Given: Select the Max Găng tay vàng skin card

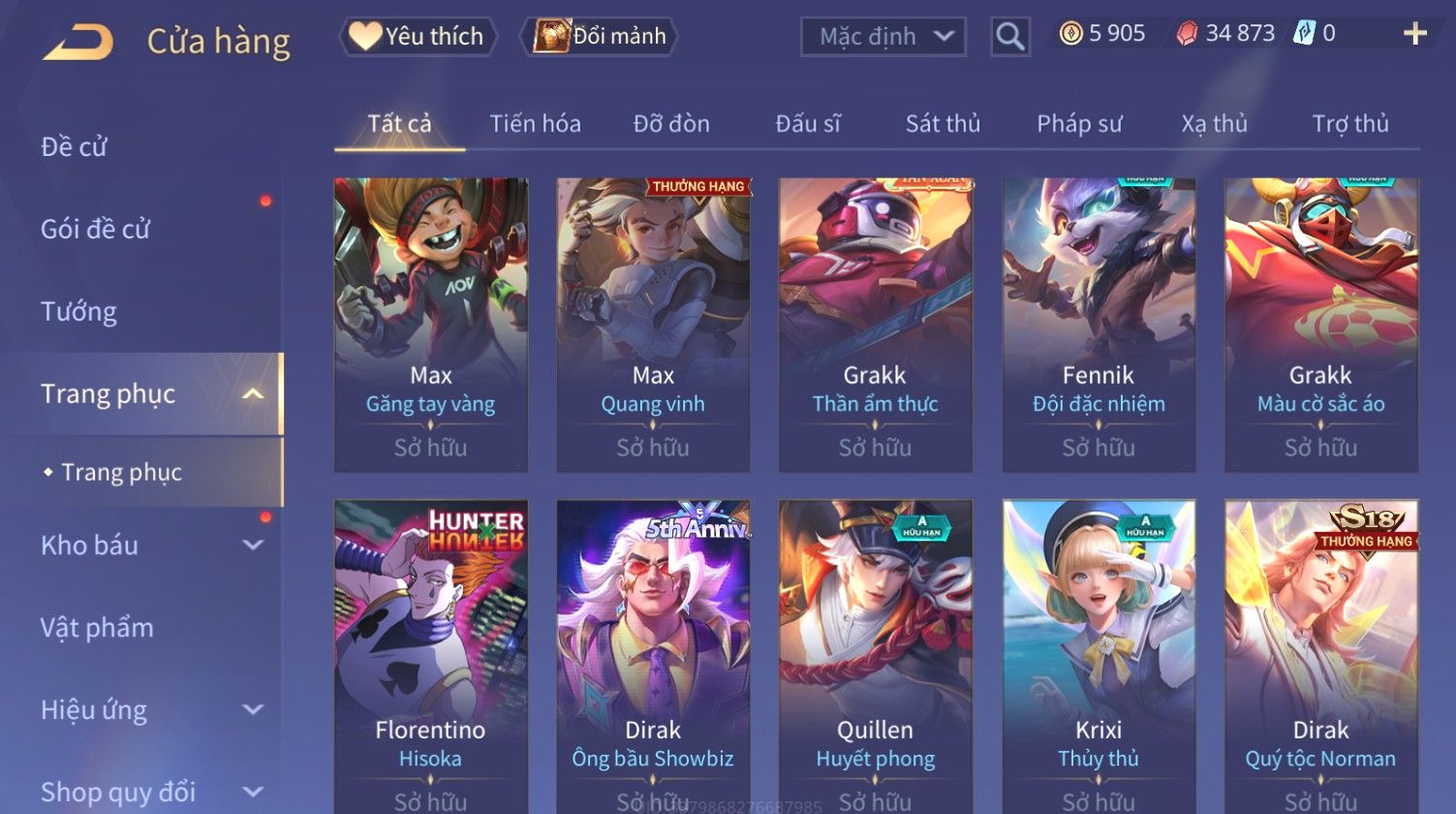Looking at the screenshot, I should pos(430,325).
